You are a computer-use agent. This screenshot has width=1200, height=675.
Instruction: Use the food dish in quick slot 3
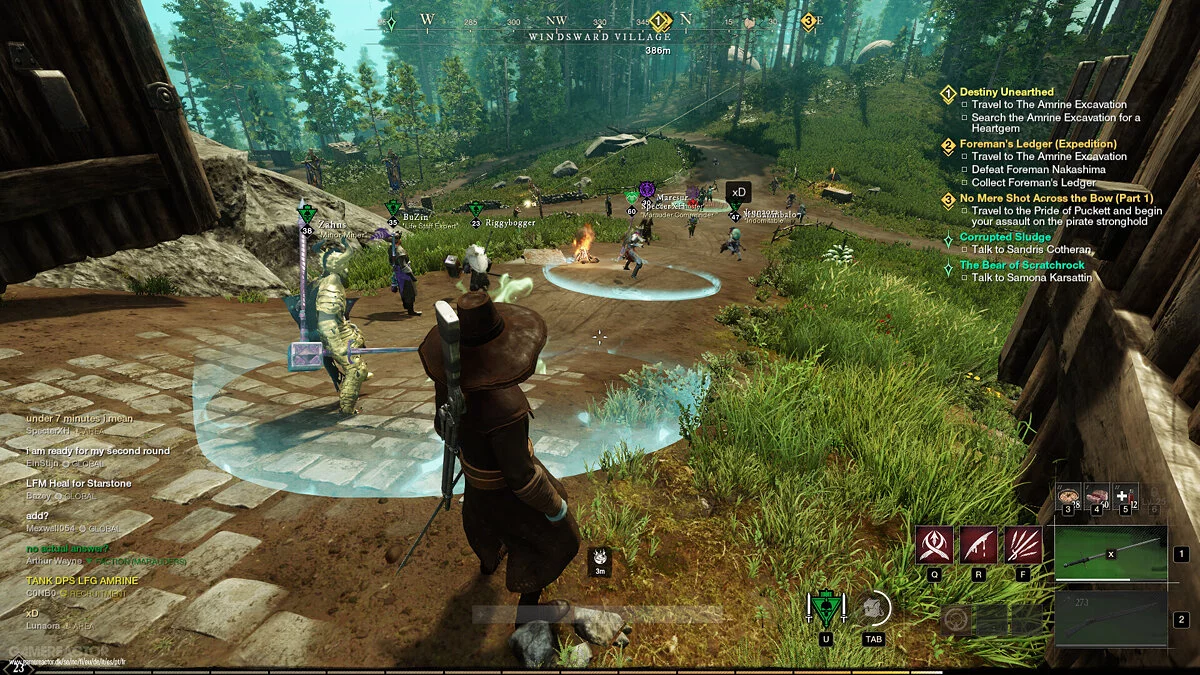click(x=1069, y=496)
